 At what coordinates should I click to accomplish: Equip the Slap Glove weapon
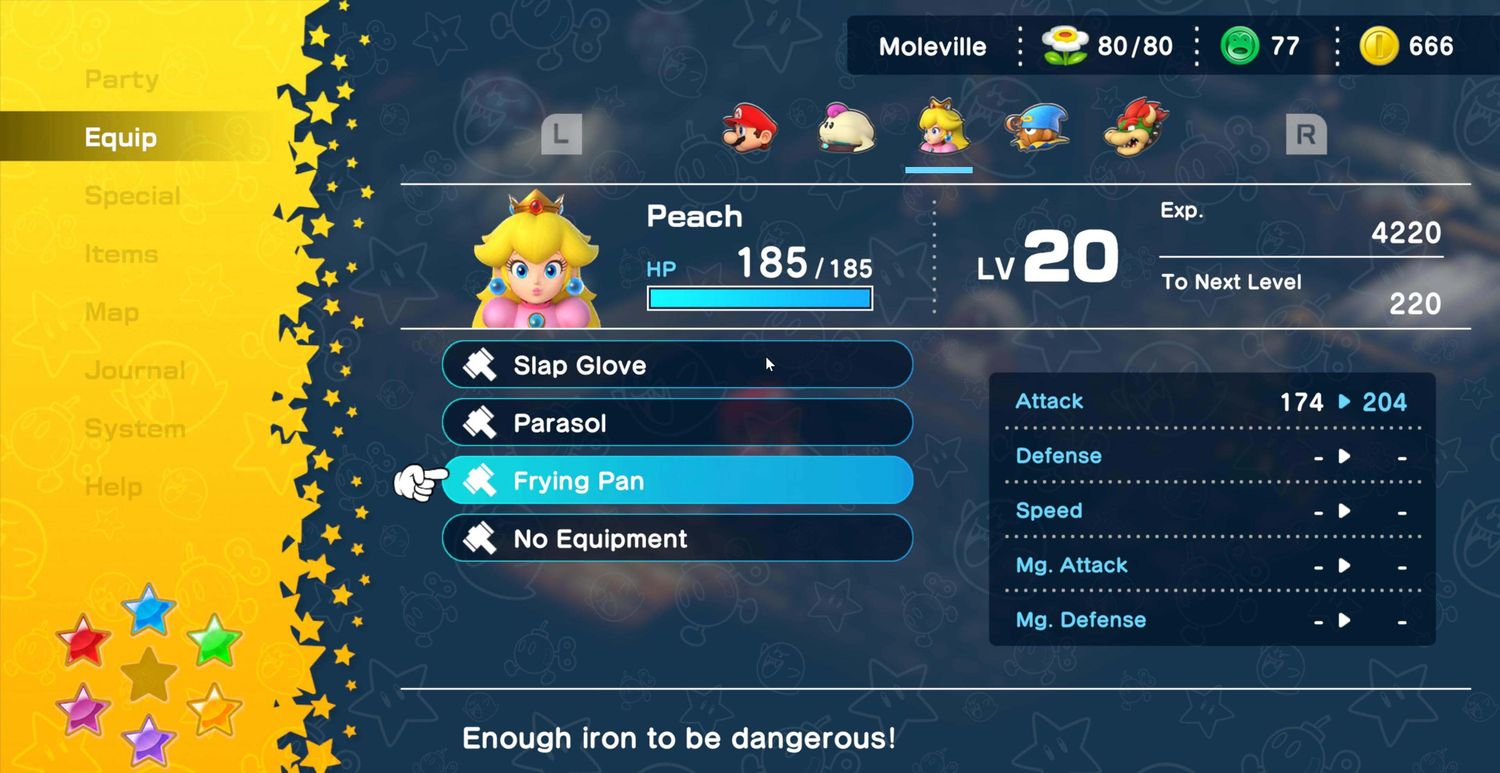[677, 365]
